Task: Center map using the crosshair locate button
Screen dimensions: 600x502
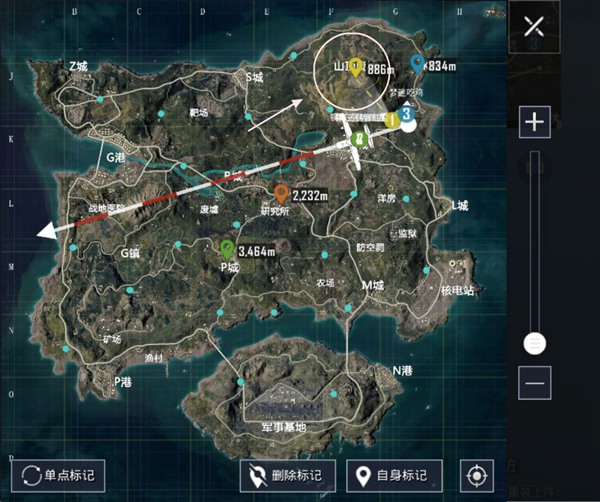Action: tap(475, 475)
